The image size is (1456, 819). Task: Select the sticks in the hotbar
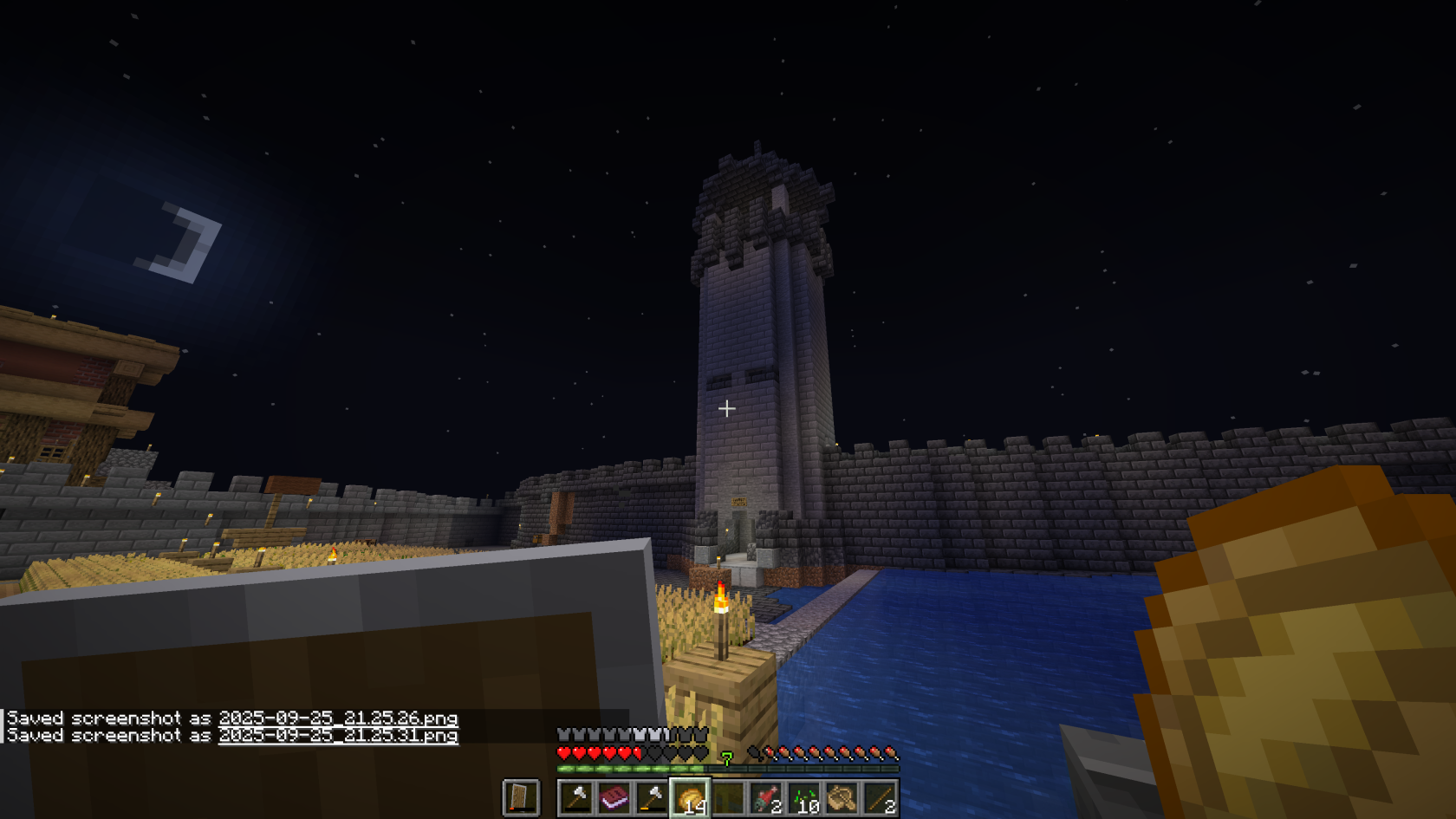tap(881, 798)
